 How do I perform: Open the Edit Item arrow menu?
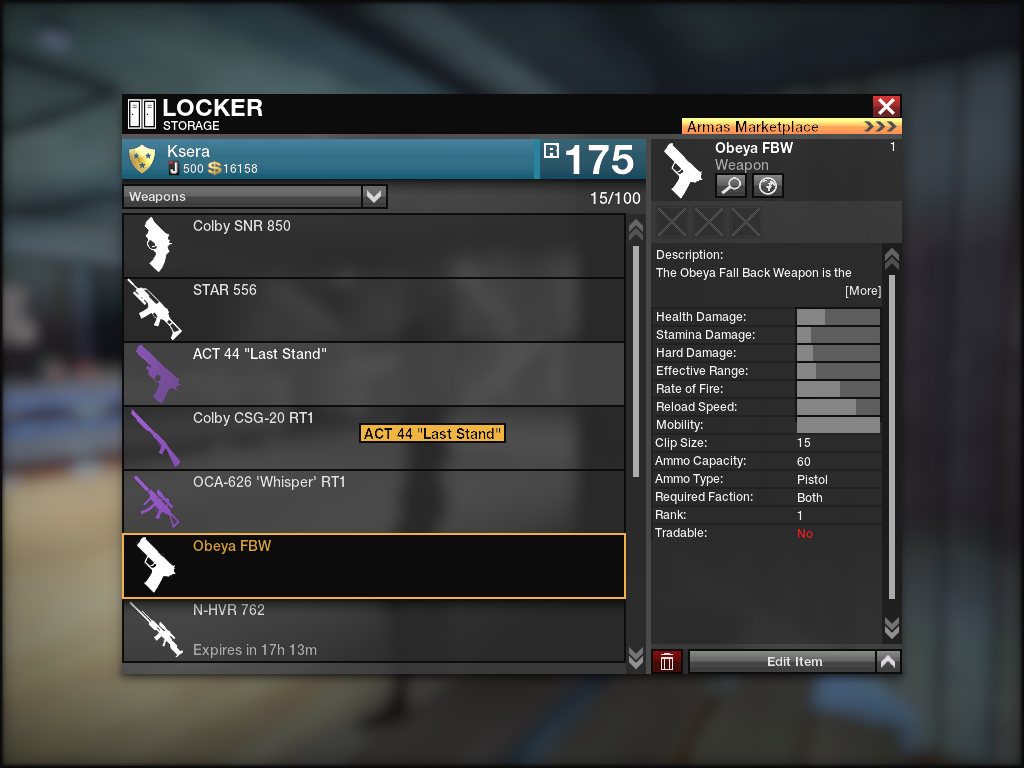pyautogui.click(x=888, y=662)
